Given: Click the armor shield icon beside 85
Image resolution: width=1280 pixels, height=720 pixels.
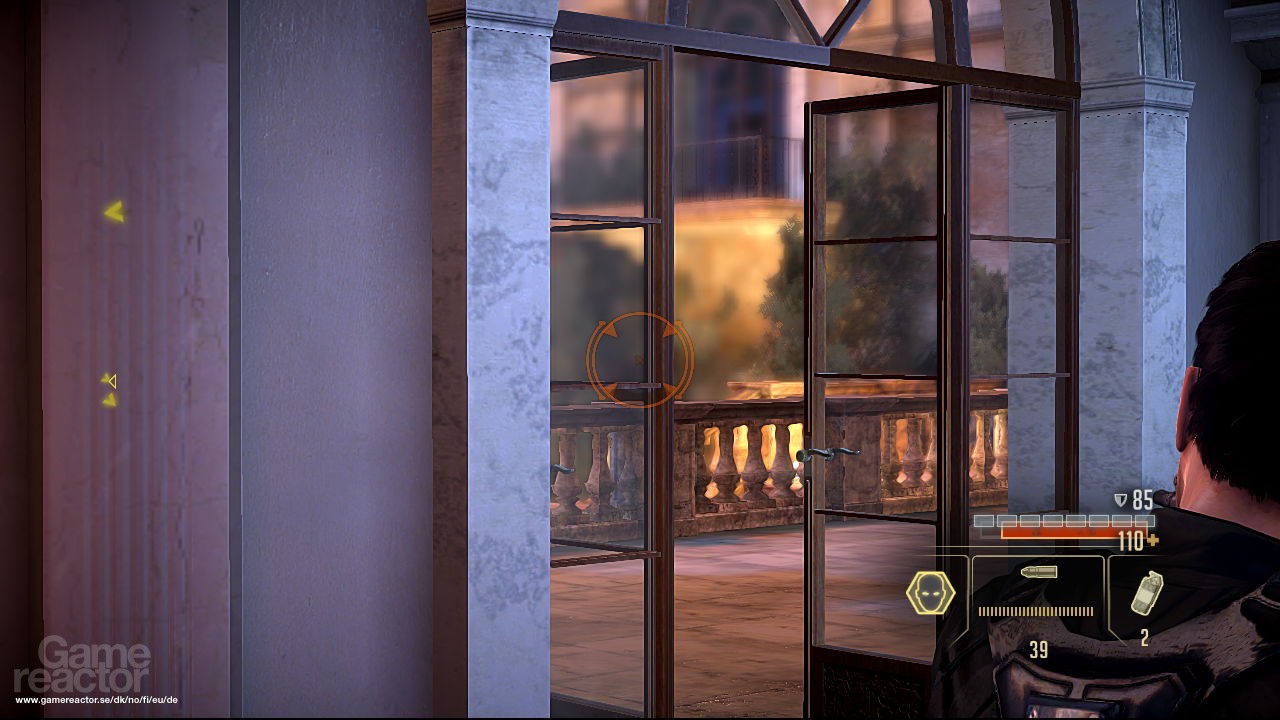Looking at the screenshot, I should click(x=1120, y=500).
